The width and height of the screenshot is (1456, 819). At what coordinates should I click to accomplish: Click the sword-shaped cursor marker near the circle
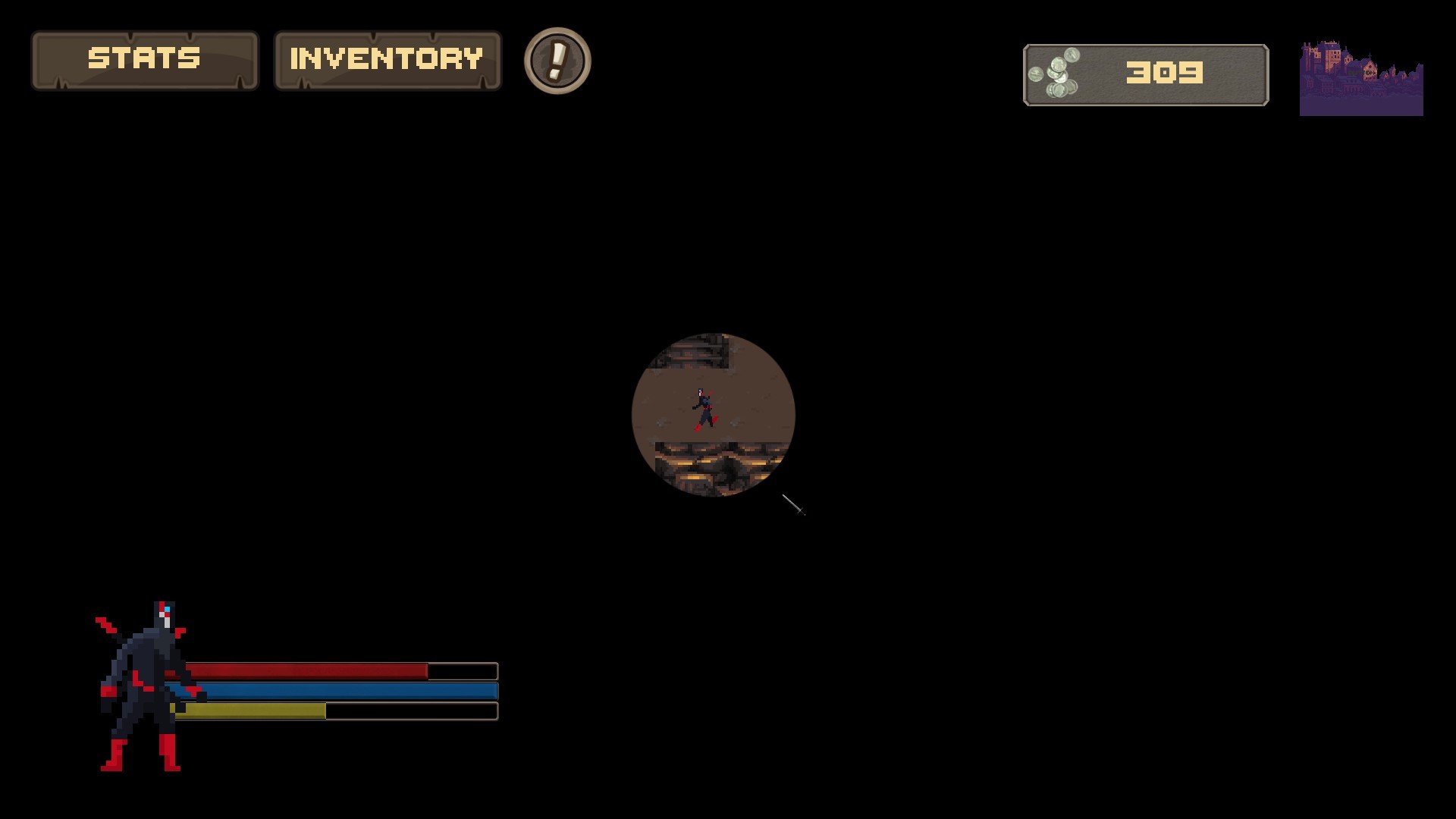pyautogui.click(x=793, y=502)
